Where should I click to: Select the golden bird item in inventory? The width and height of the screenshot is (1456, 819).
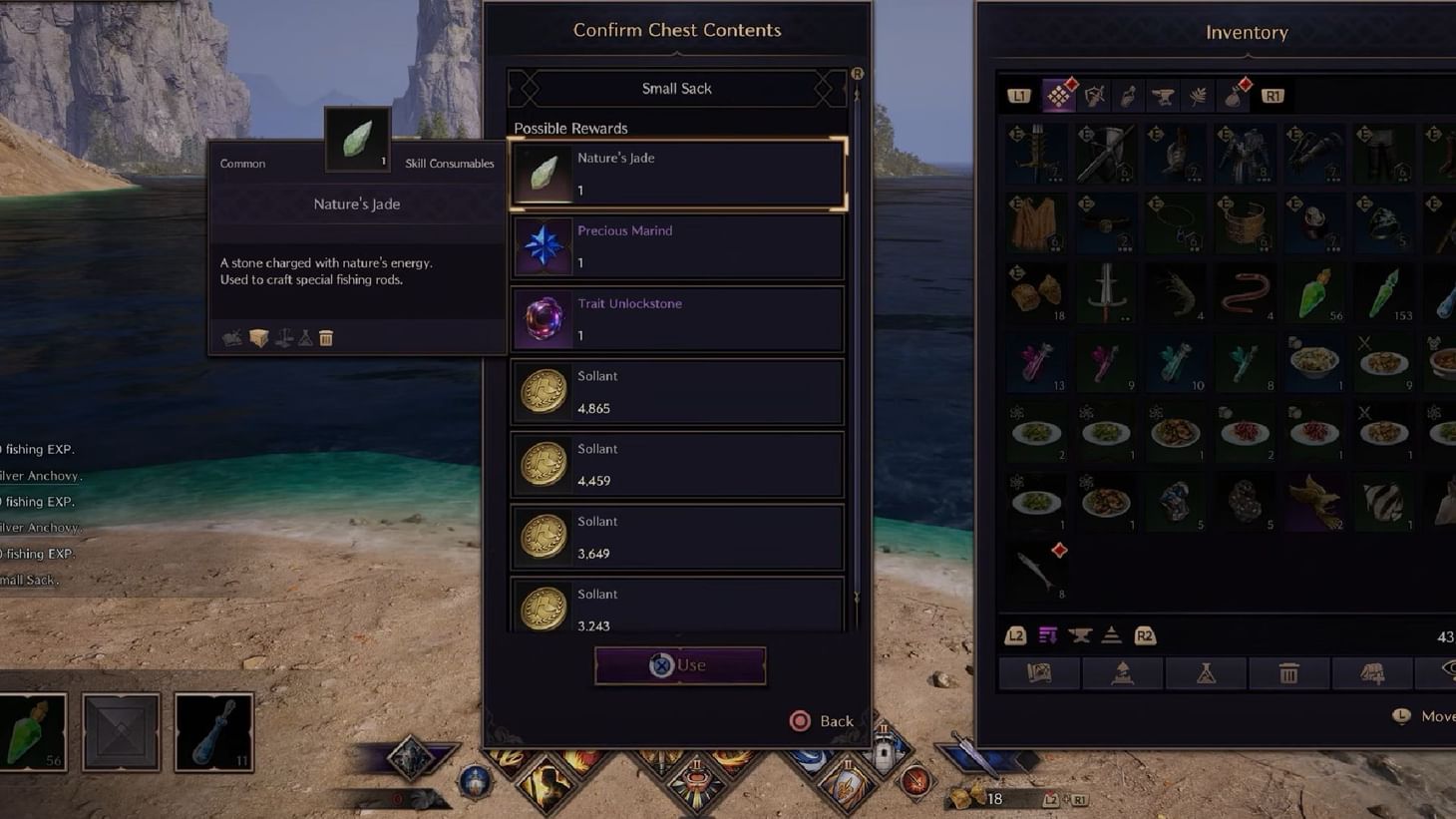point(1314,501)
